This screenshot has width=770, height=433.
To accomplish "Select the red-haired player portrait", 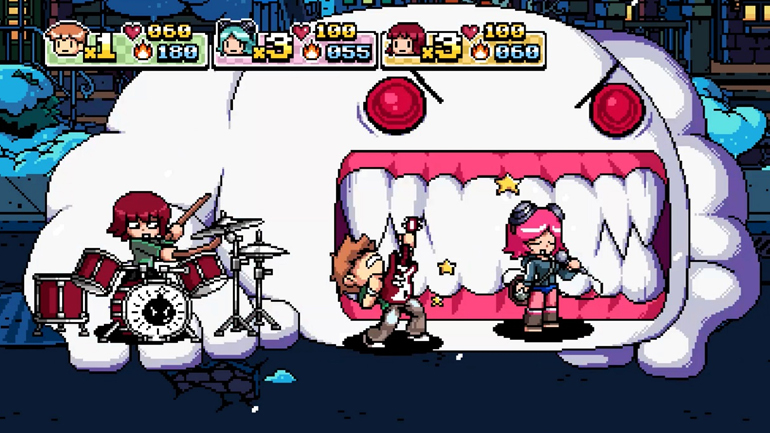I will click(403, 42).
